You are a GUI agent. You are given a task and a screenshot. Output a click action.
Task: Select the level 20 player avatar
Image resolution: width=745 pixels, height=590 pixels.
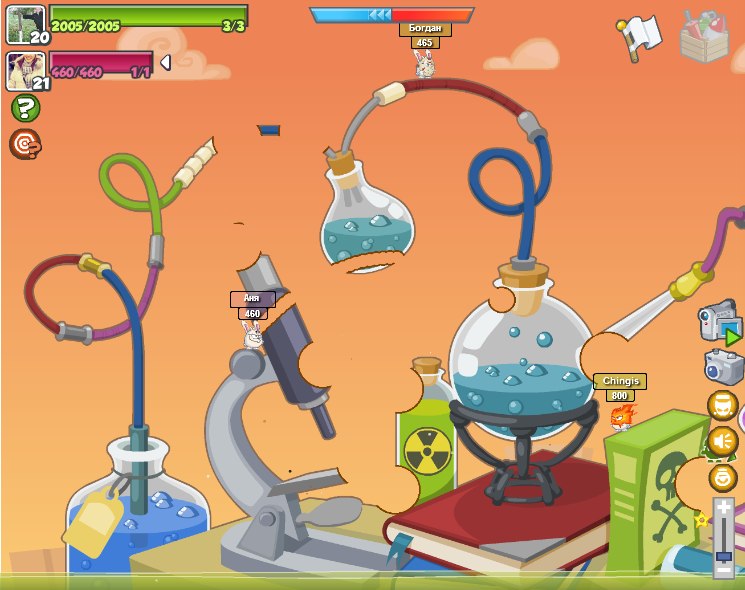point(25,24)
